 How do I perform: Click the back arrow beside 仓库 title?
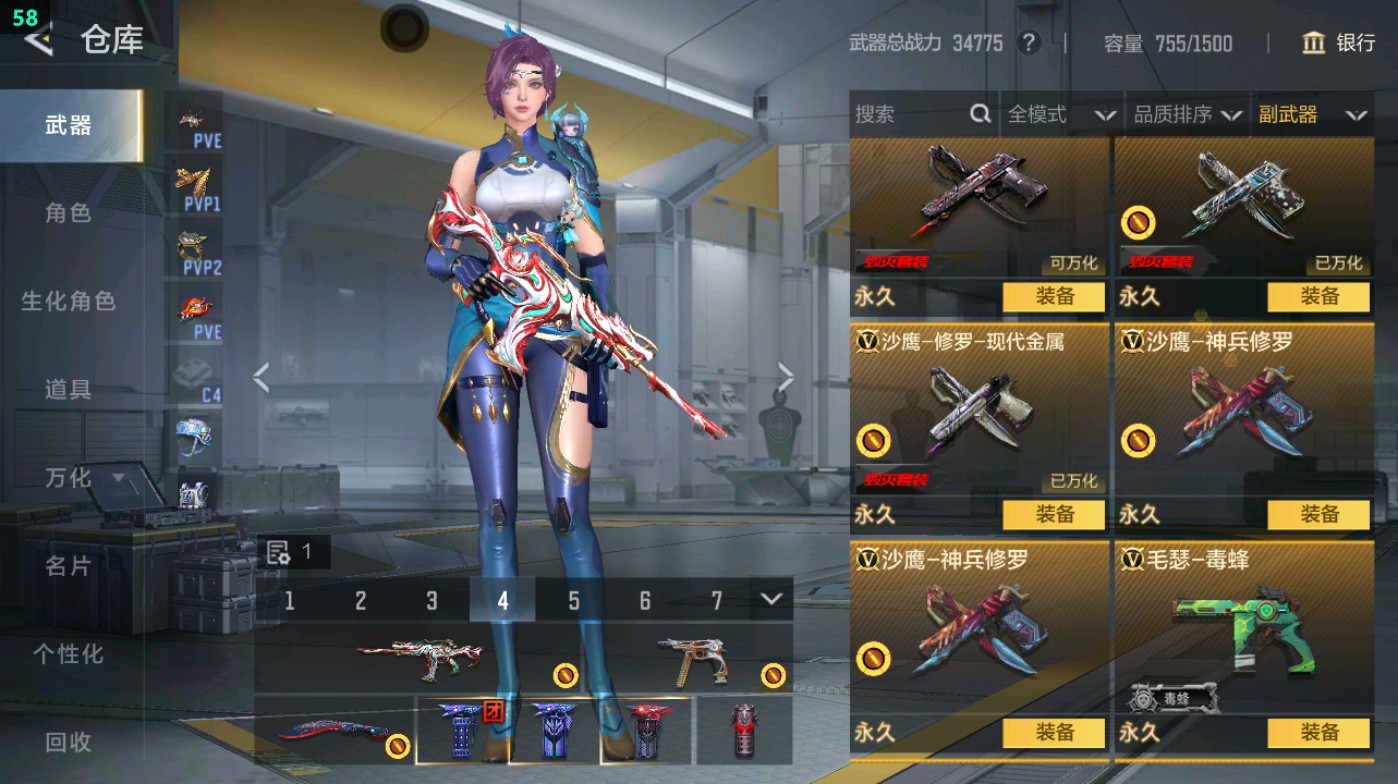click(x=37, y=42)
